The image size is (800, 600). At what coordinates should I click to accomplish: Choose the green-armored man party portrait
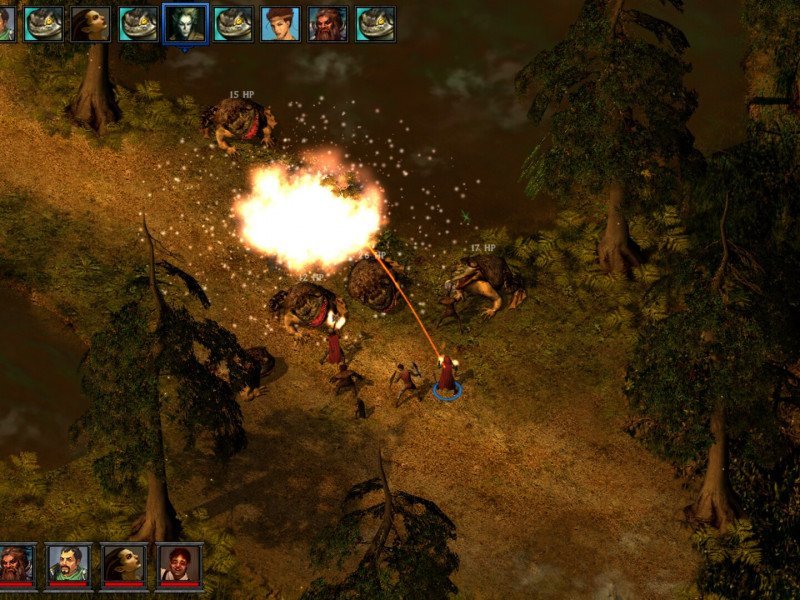click(x=69, y=565)
